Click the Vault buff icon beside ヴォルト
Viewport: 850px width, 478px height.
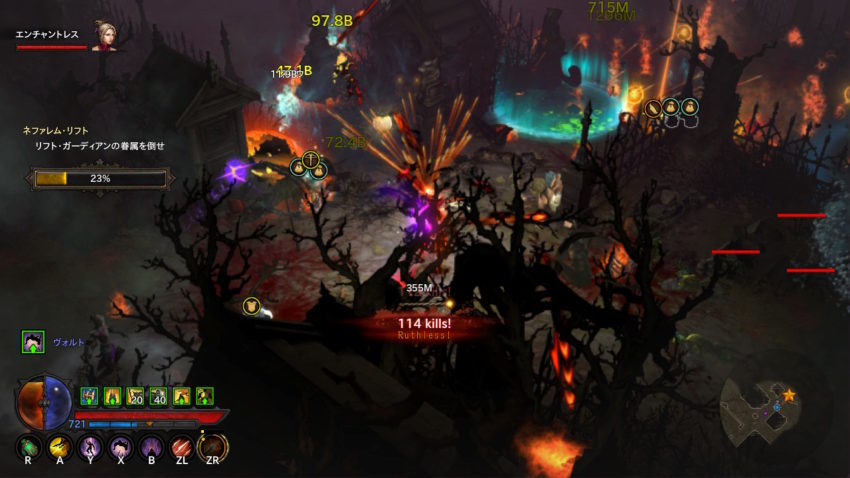point(33,342)
